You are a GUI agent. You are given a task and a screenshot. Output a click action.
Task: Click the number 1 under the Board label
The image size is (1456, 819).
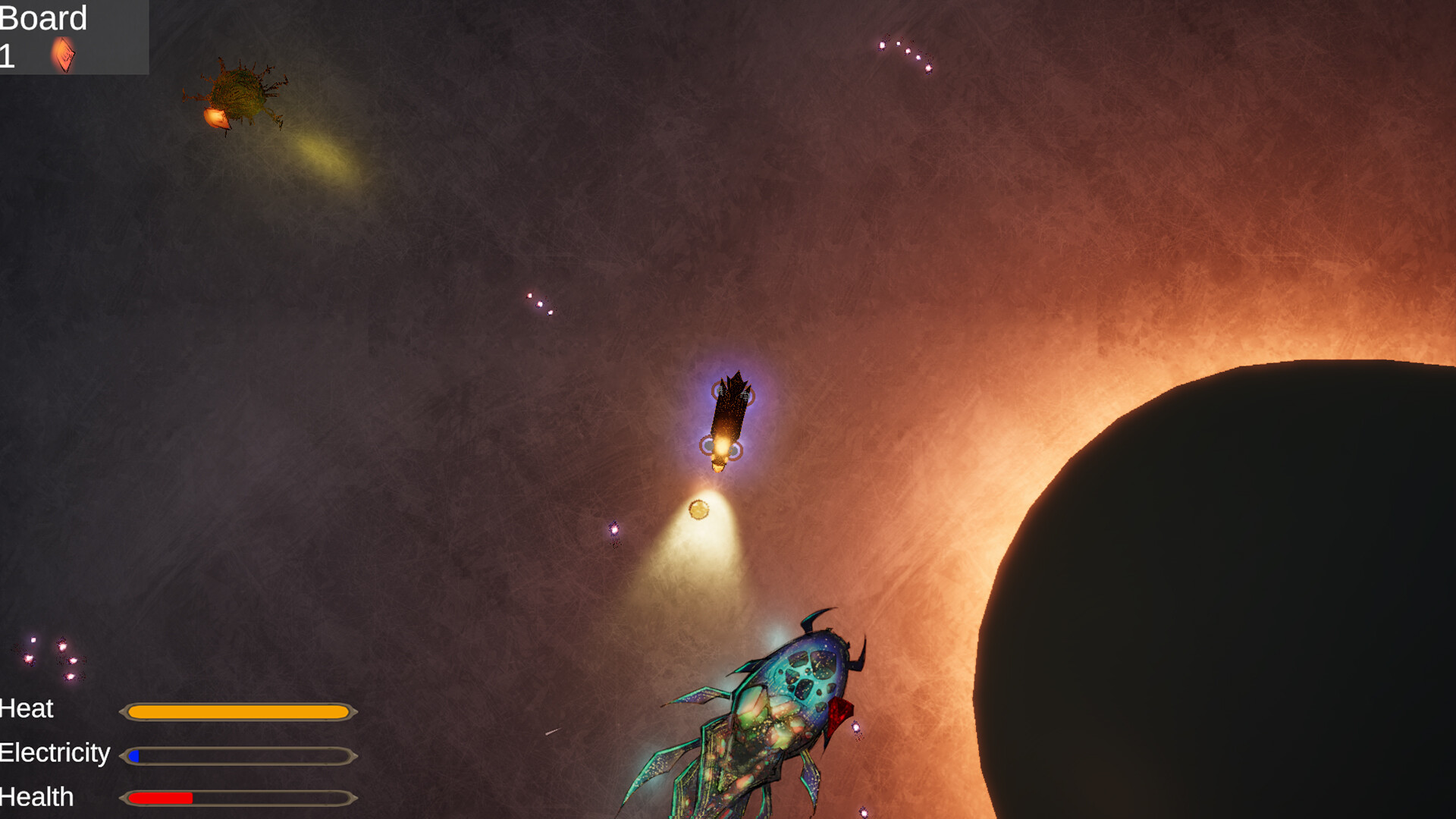[x=8, y=55]
